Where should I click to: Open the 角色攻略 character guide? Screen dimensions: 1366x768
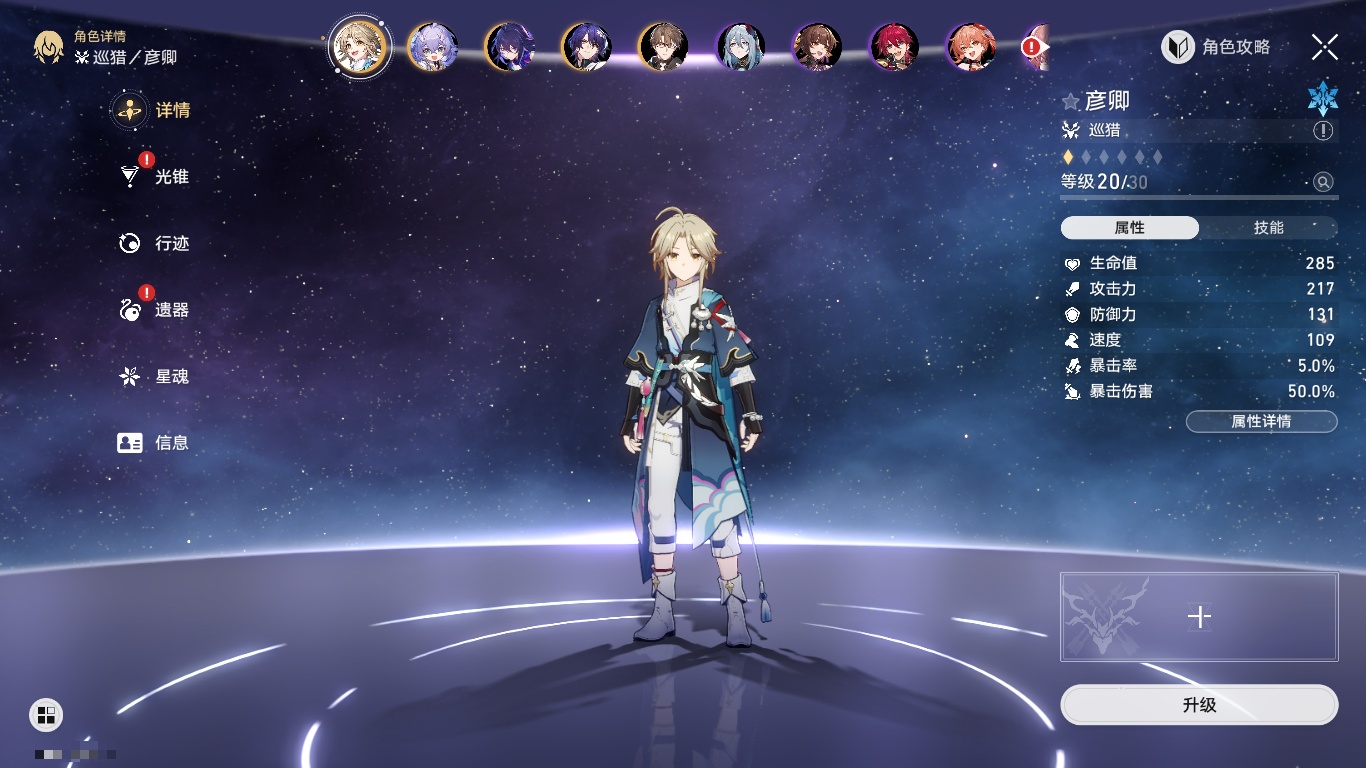click(1216, 47)
